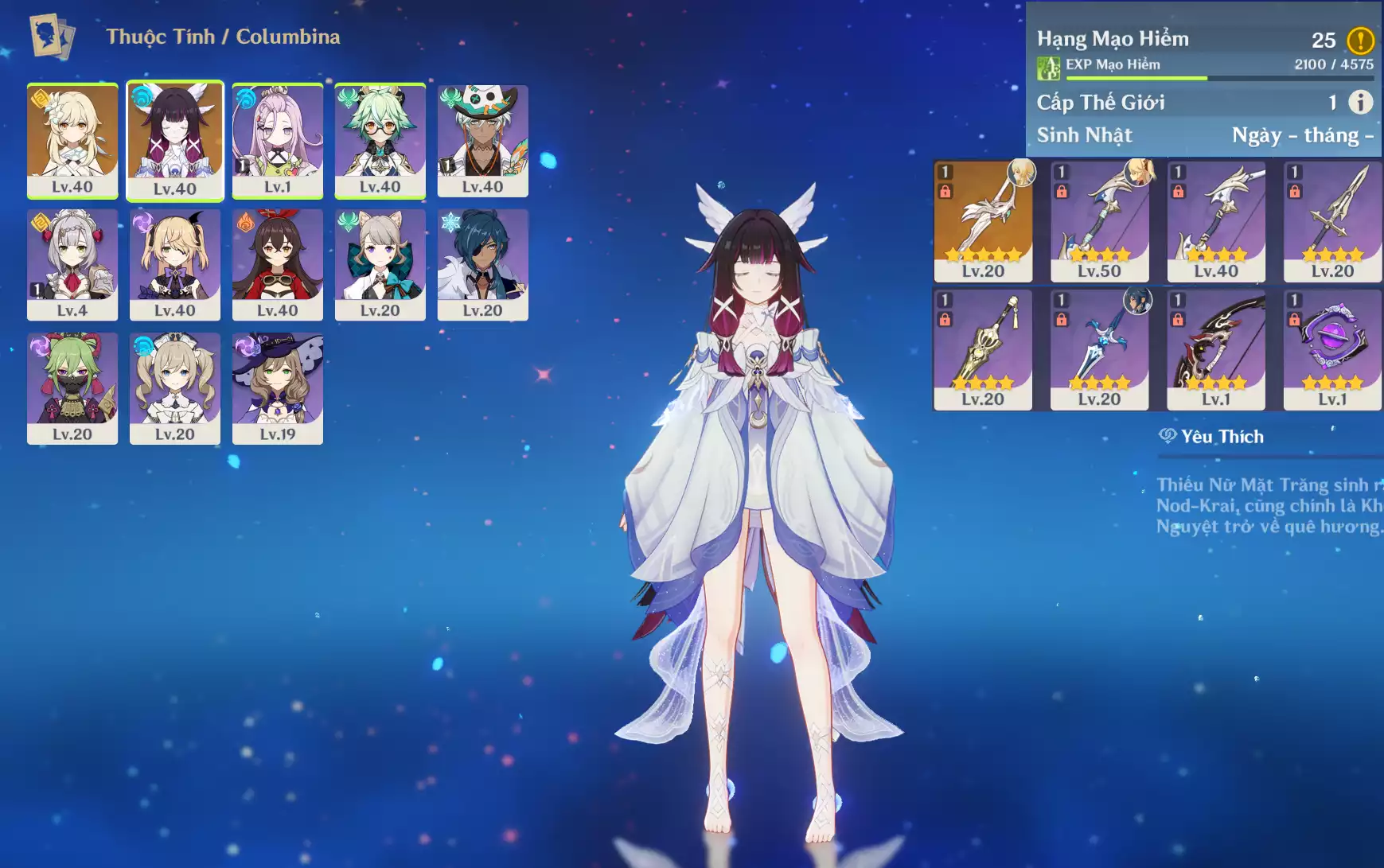Select Amber's character portrait

[278, 264]
